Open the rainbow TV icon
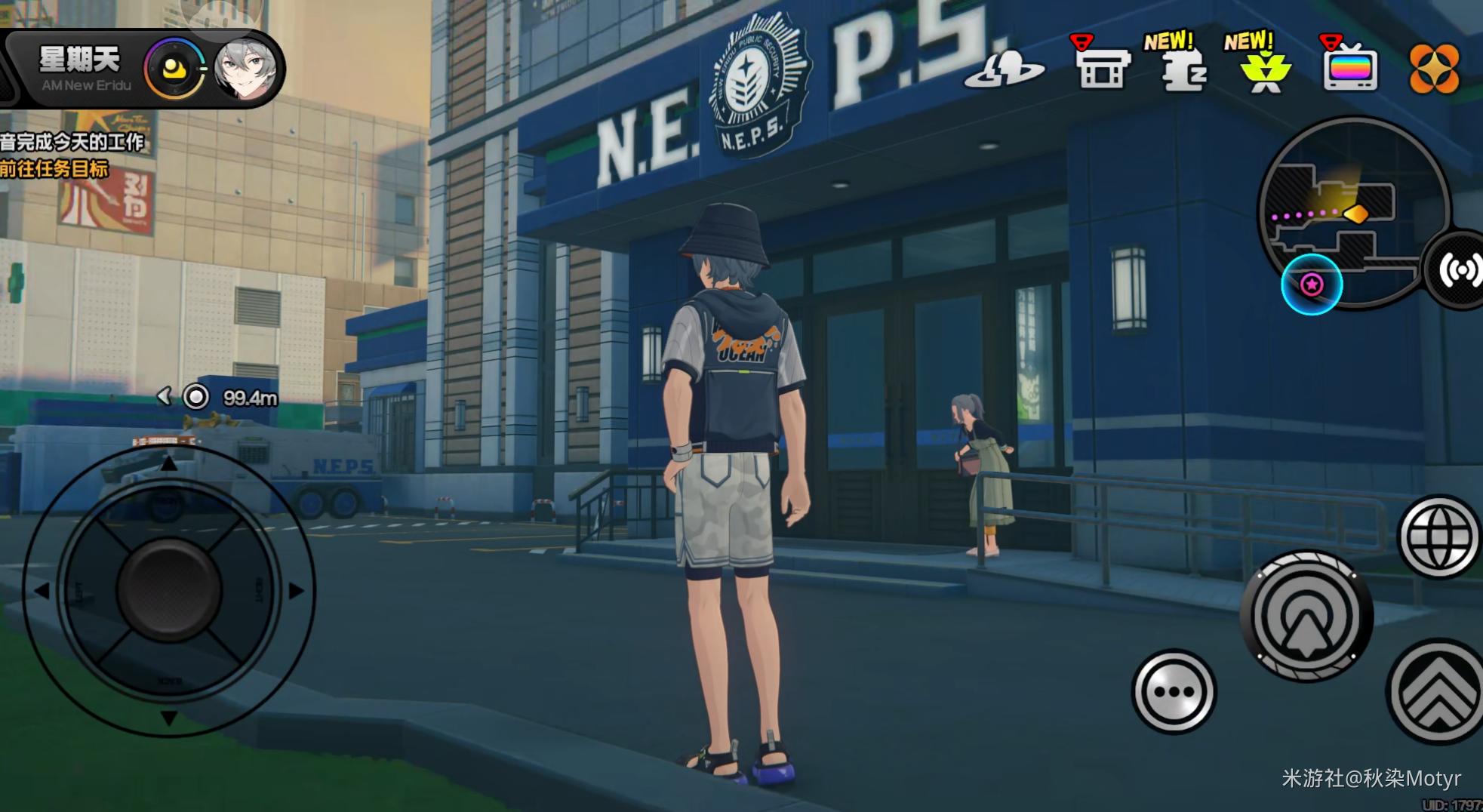Screen dimensions: 1483x812 coord(1350,68)
